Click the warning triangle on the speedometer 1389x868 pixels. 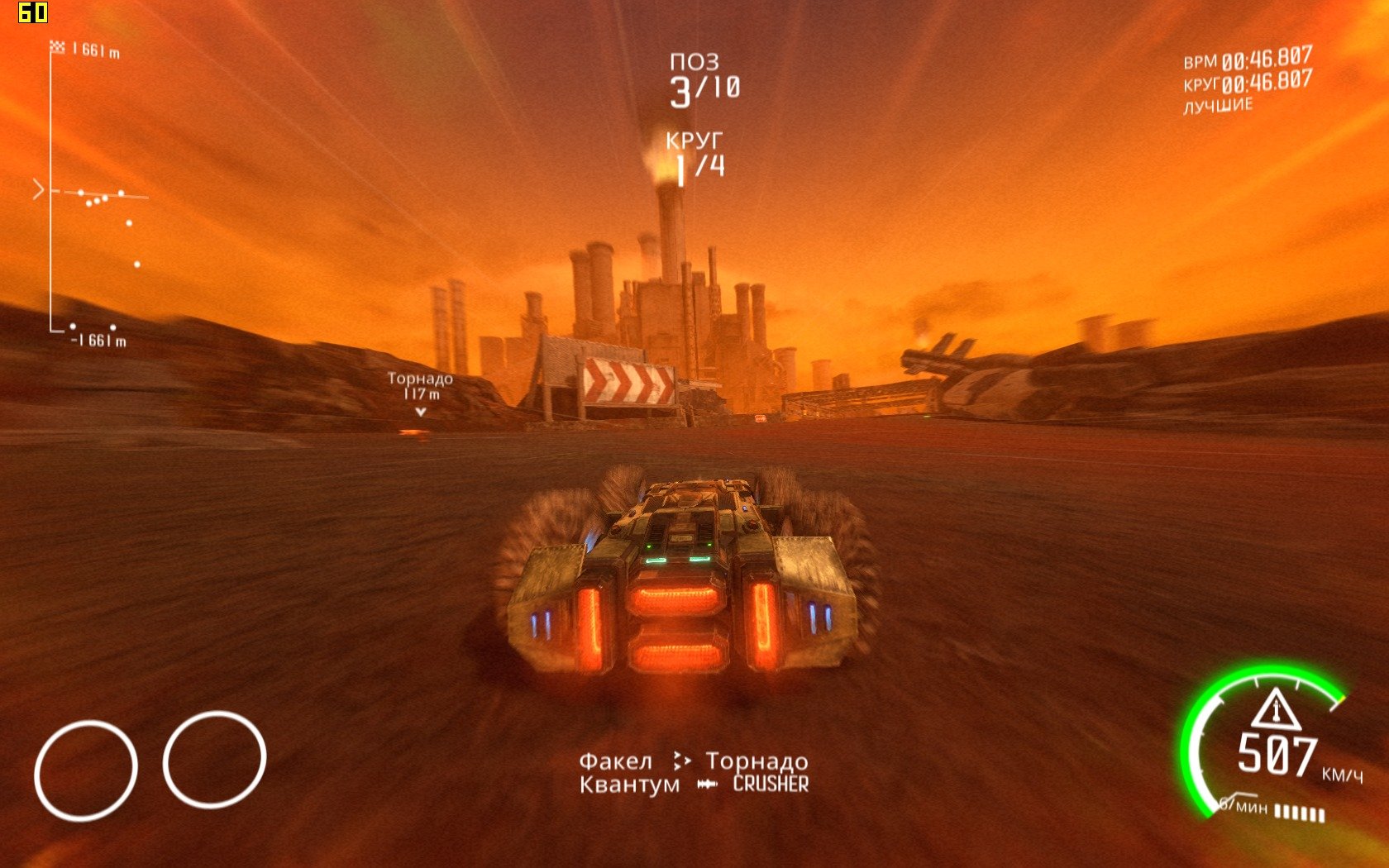click(1276, 708)
